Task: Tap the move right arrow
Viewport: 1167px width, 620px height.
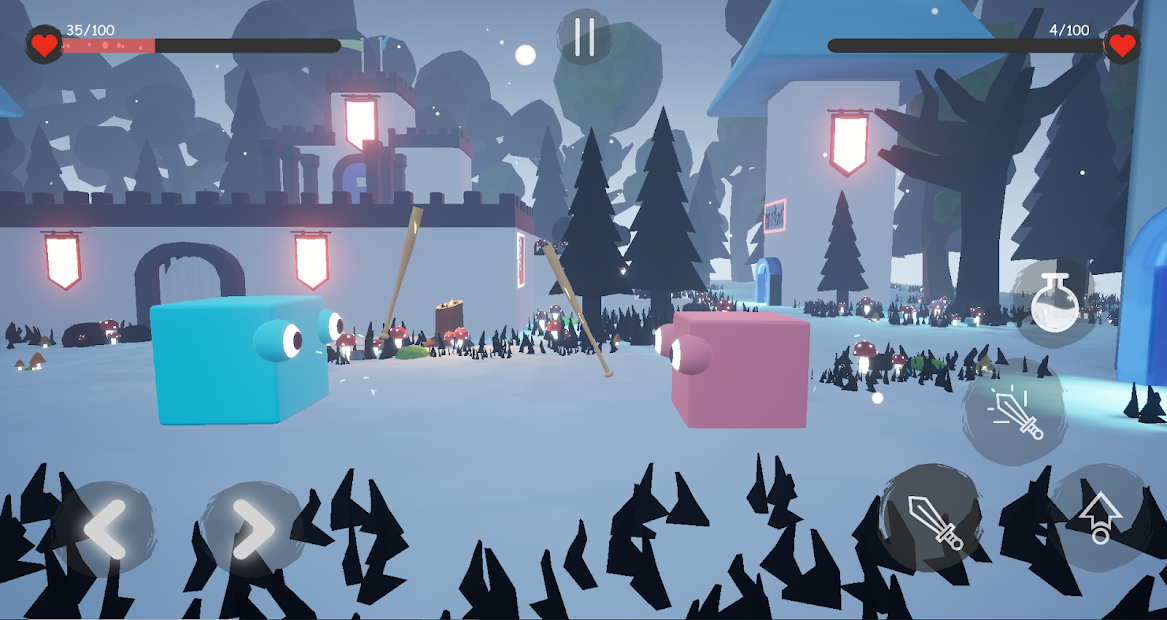Action: (252, 529)
